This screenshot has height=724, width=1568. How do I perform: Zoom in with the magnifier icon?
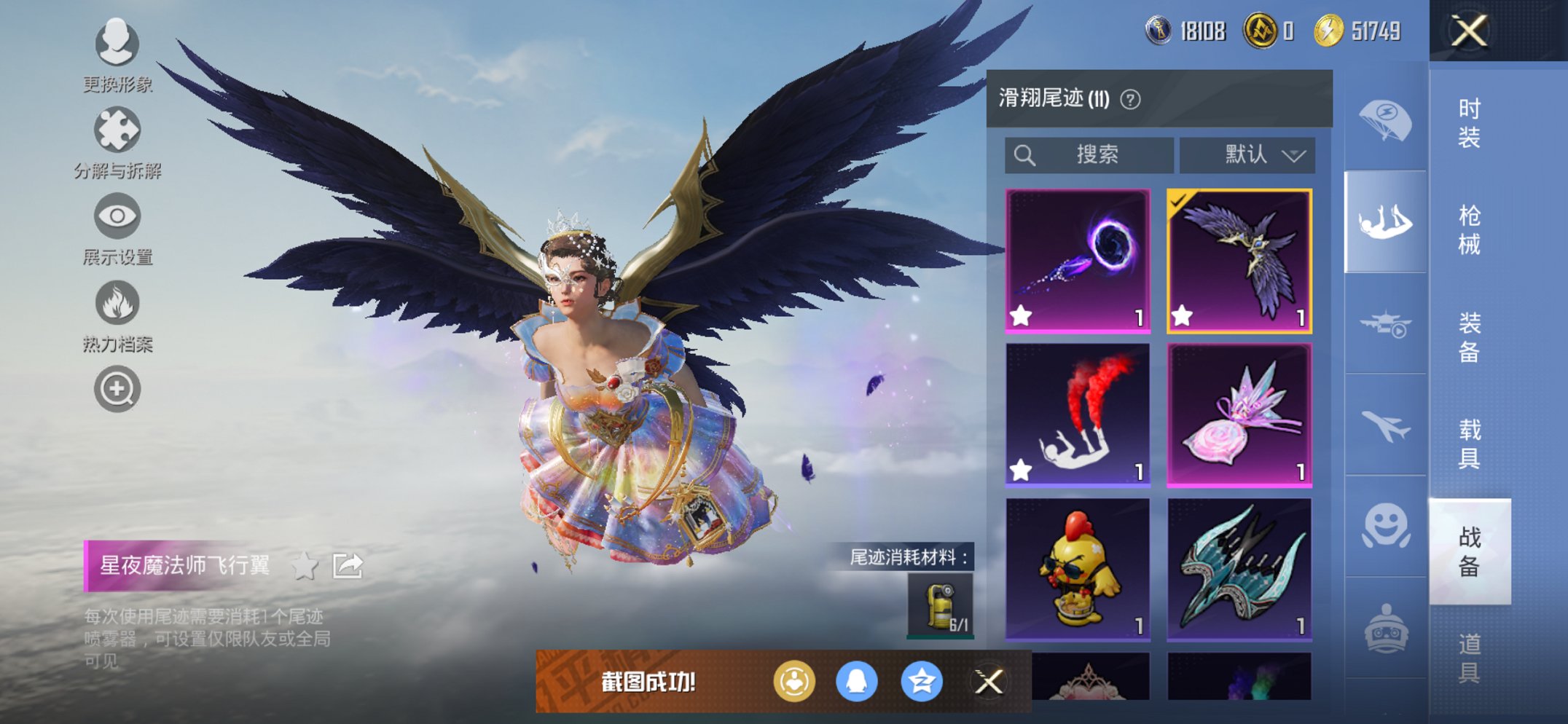(117, 389)
